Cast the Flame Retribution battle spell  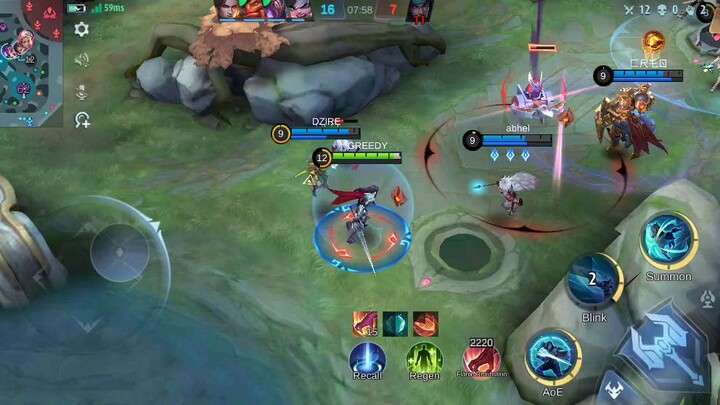(x=481, y=359)
